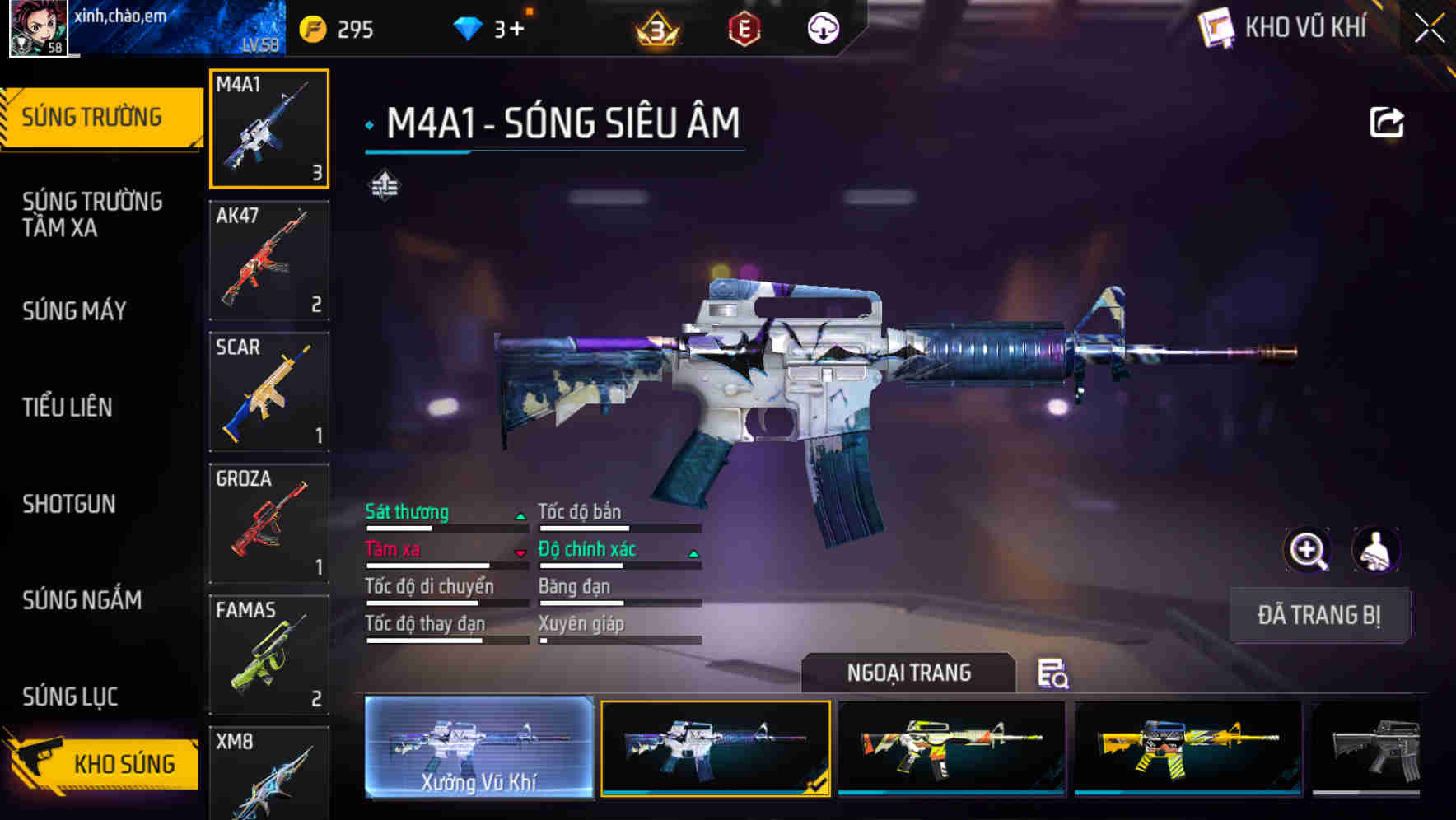
Task: Open the Súng Máy category
Action: pos(75,311)
